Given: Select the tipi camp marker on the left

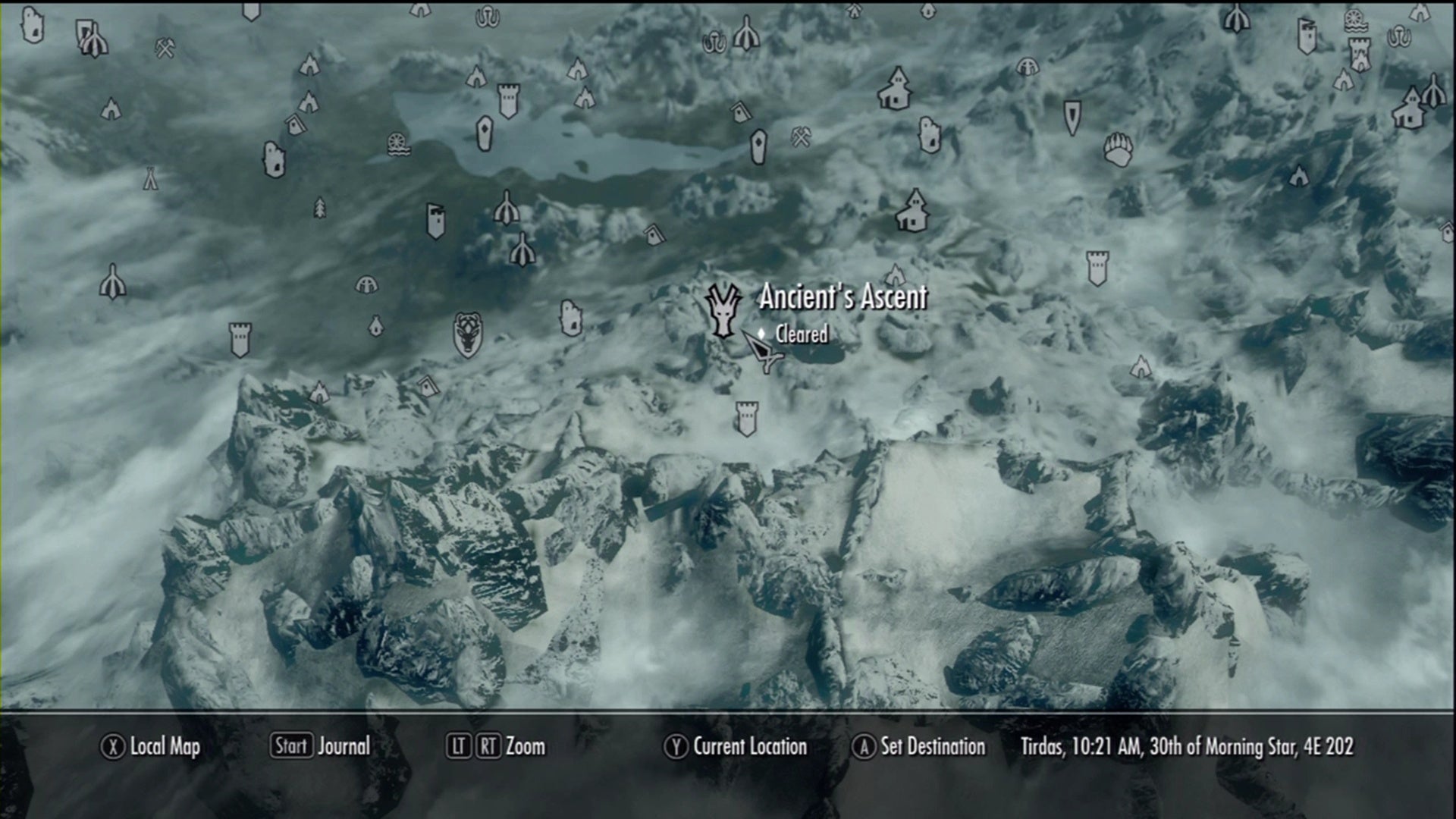Looking at the screenshot, I should pos(151,179).
